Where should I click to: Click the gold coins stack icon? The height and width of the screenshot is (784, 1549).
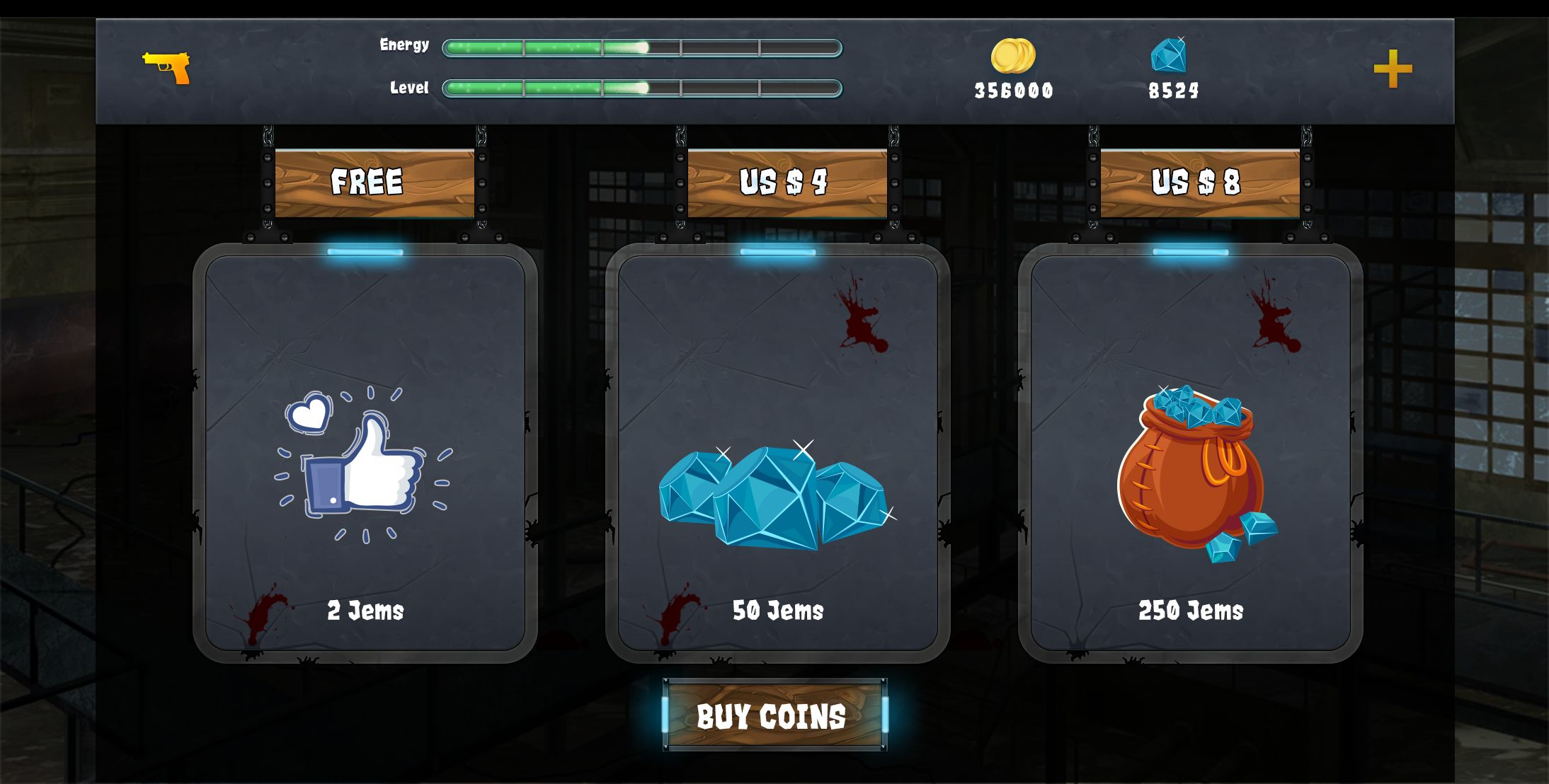(1013, 56)
